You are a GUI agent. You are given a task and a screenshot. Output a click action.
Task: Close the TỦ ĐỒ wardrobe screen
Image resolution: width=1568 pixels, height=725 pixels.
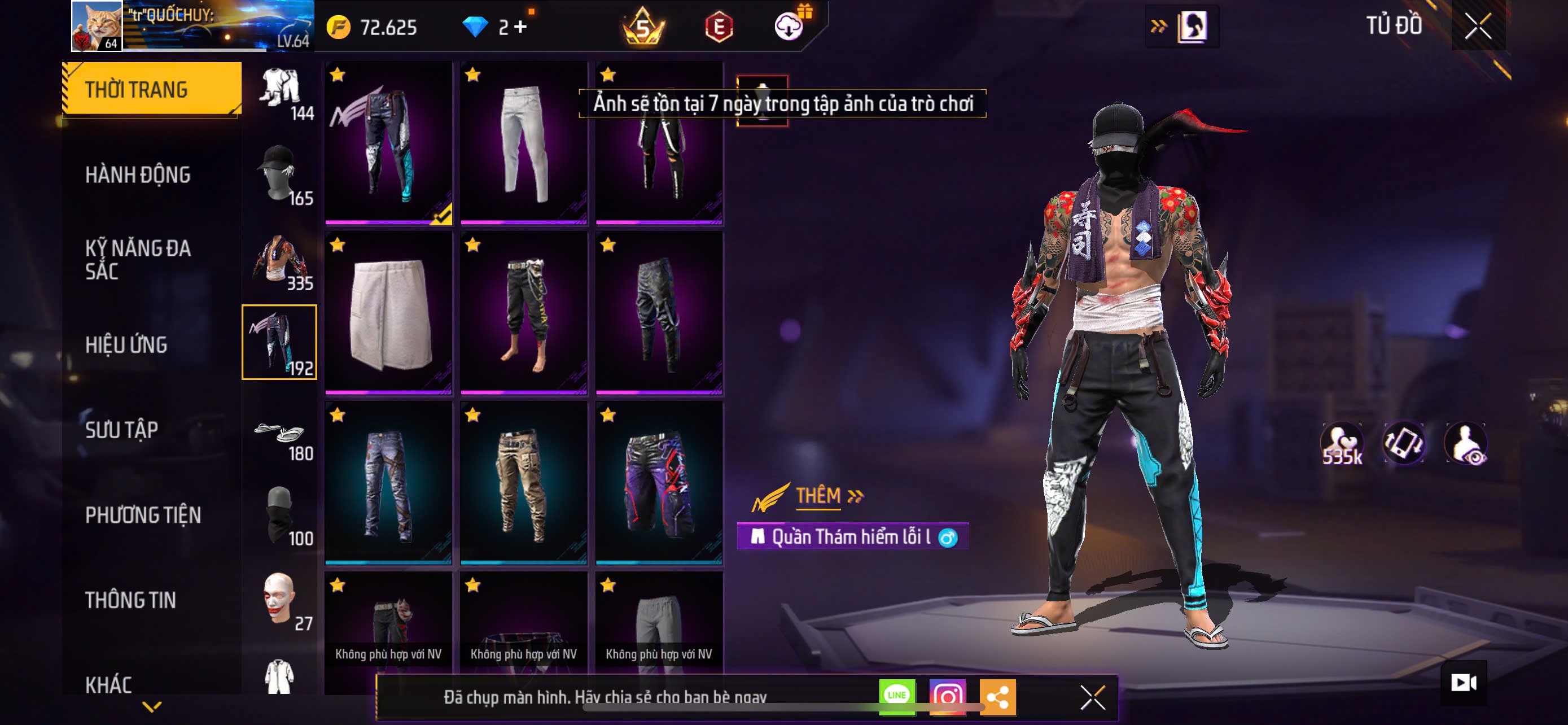1478,27
